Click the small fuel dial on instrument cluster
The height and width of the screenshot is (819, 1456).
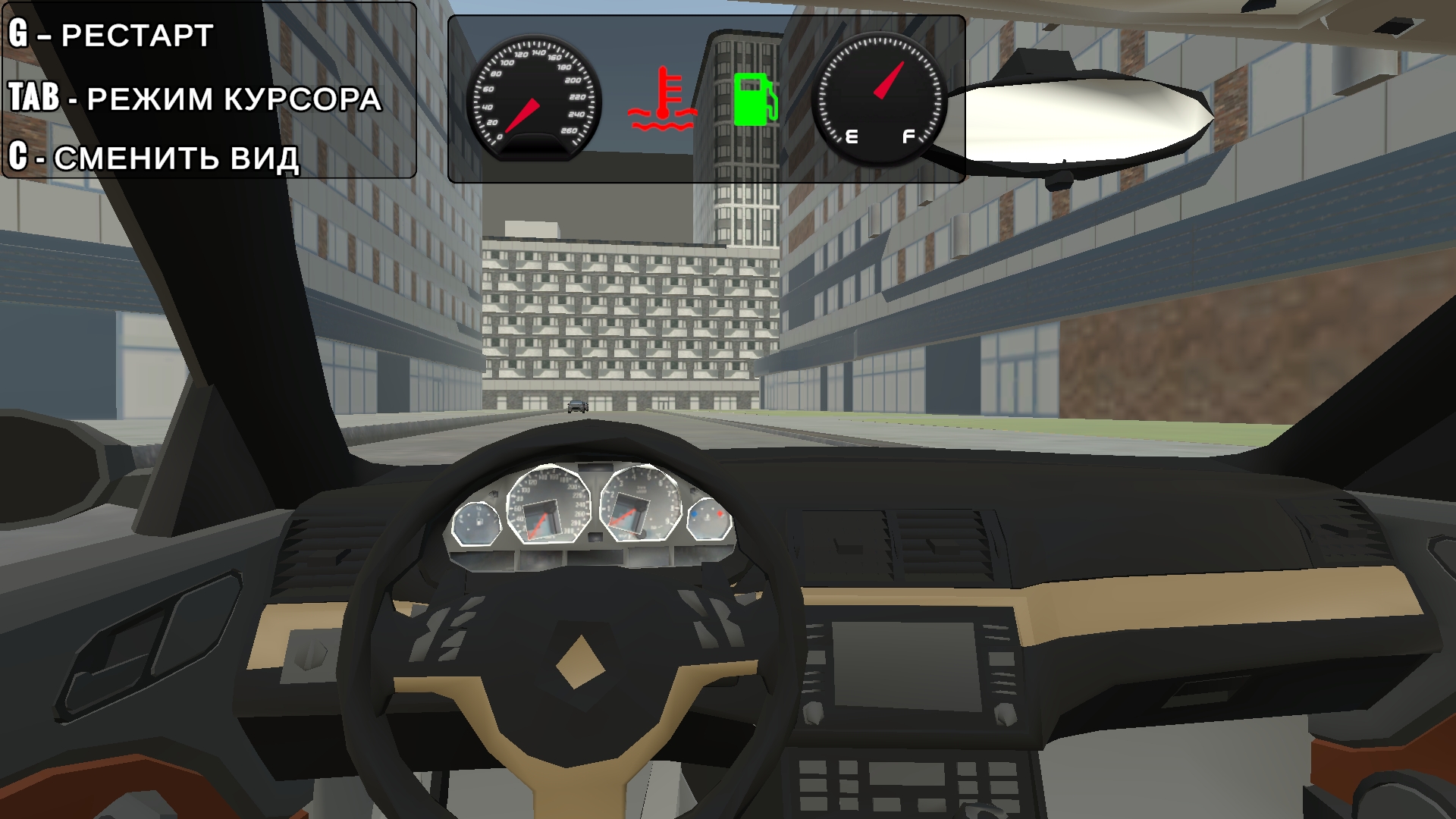[x=478, y=522]
